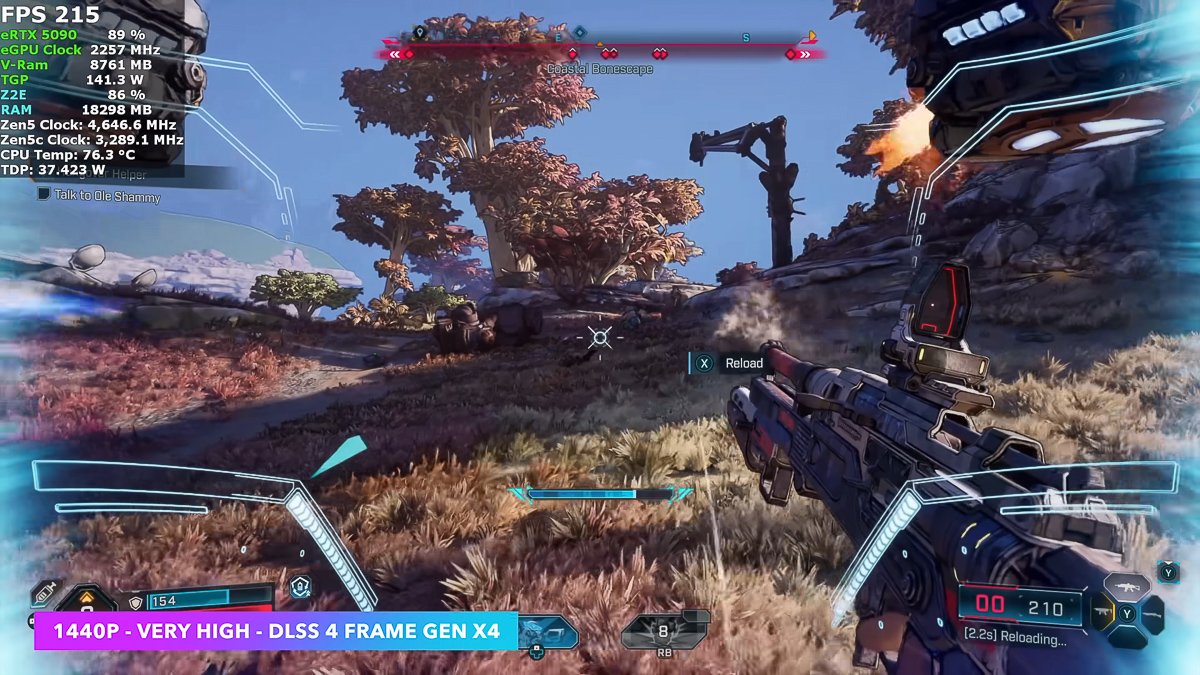The width and height of the screenshot is (1200, 675).
Task: Switch to the shotgun weapon slot
Action: pyautogui.click(x=1153, y=612)
